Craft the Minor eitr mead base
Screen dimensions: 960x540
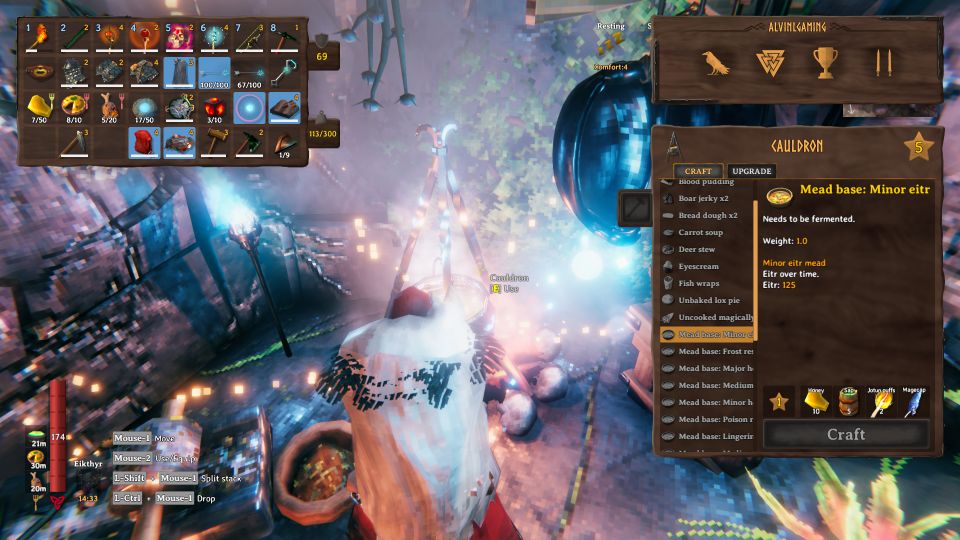click(x=846, y=434)
